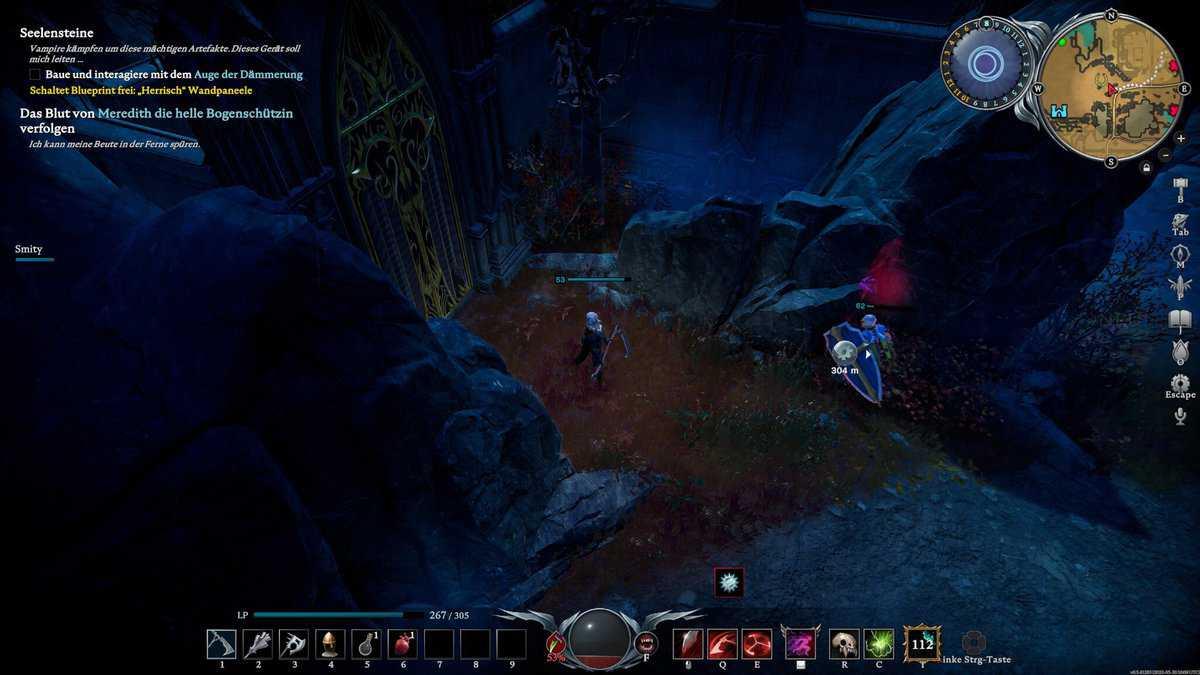1200x675 pixels.
Task: Open the Escape gear menu
Action: point(1180,383)
